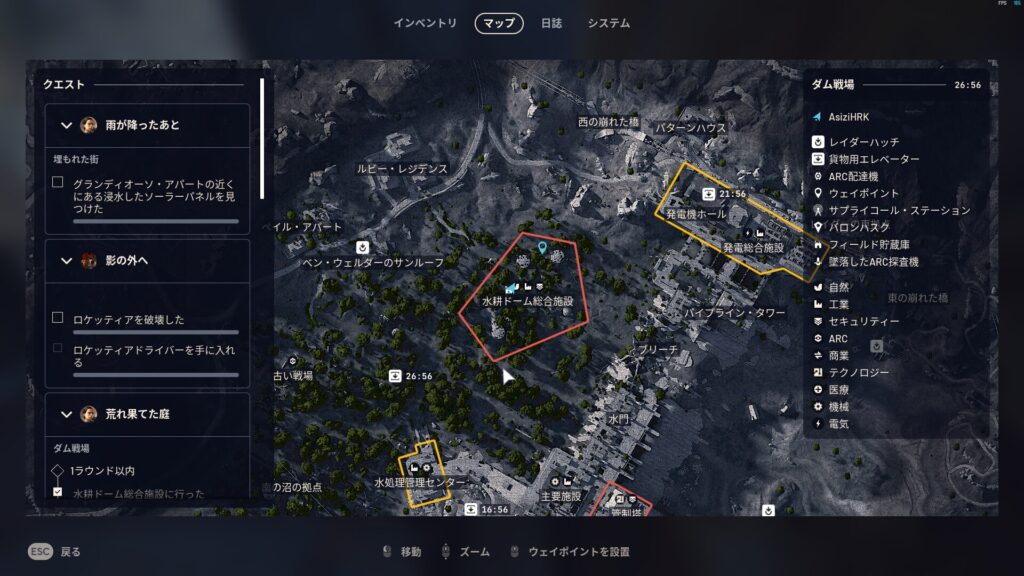Select the マップ tab

click(x=499, y=23)
